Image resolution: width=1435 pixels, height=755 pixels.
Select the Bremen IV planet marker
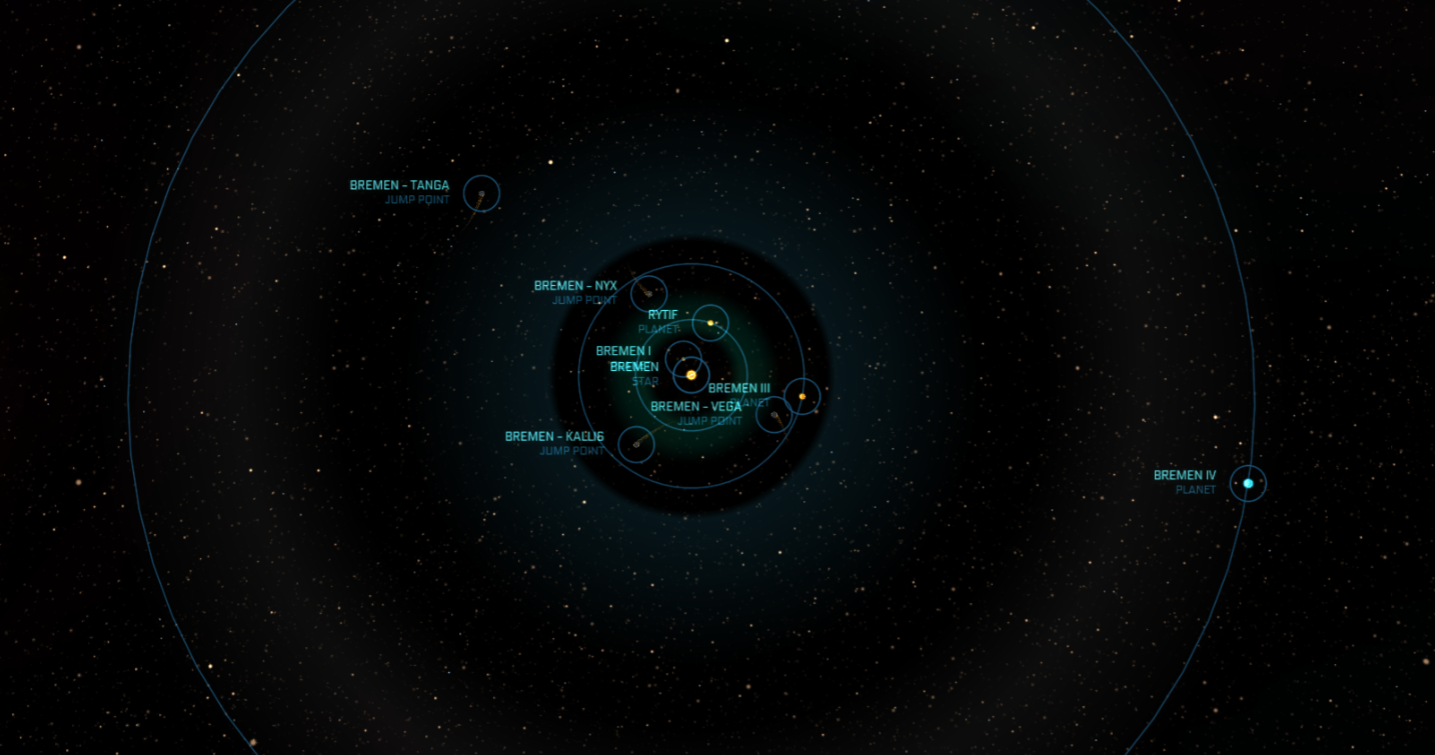click(x=1248, y=483)
